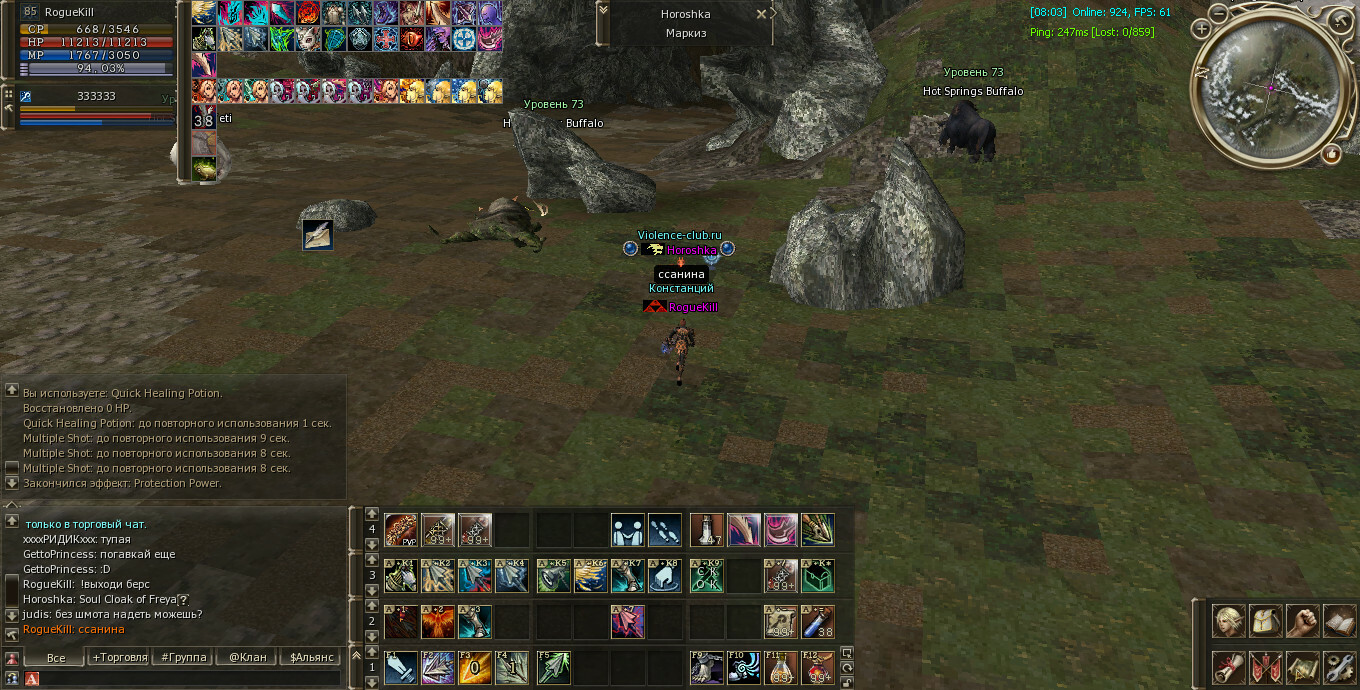The image size is (1360, 690).
Task: Open the inventory bag icon
Action: click(1265, 621)
